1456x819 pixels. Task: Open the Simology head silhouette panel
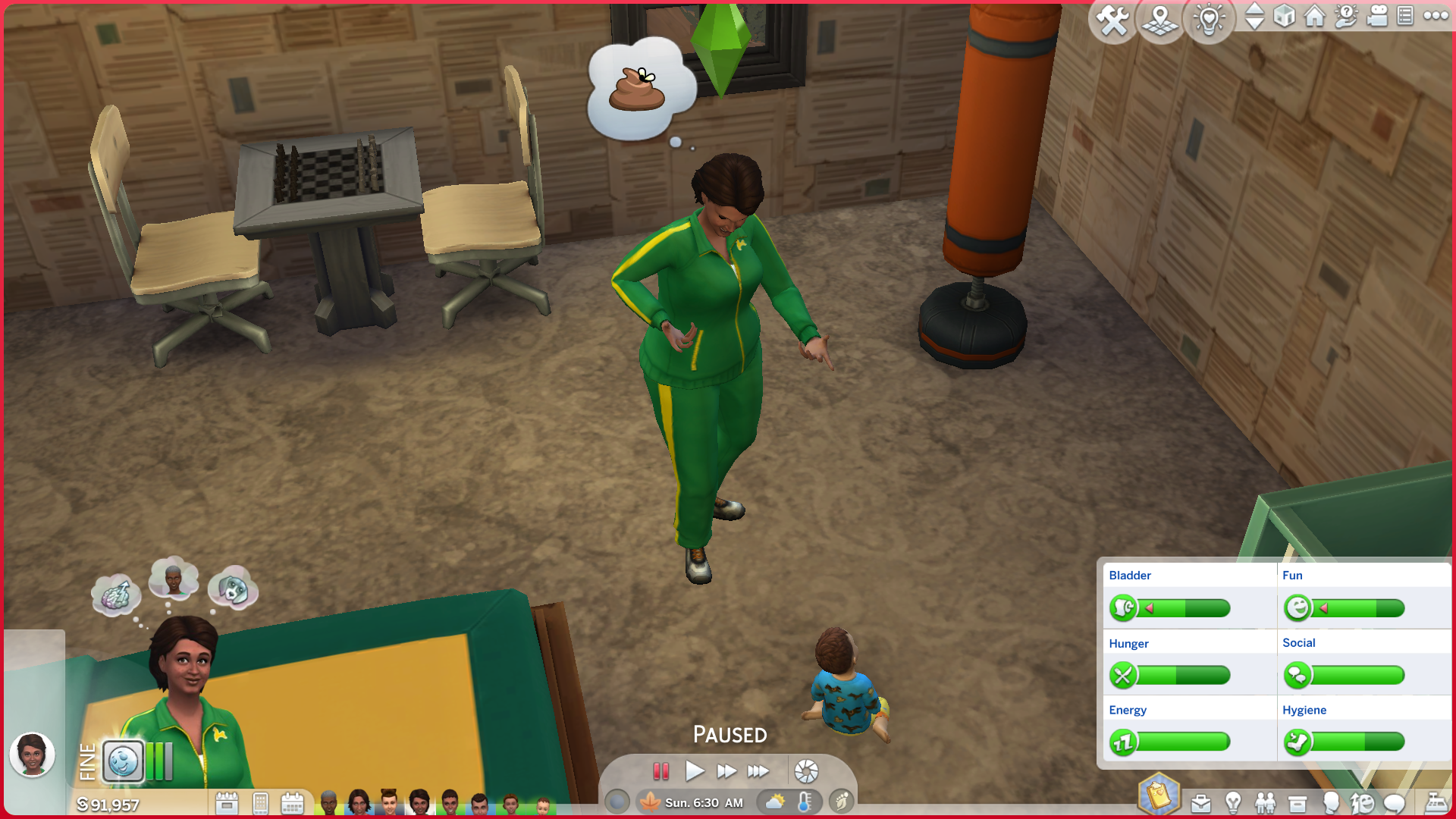pyautogui.click(x=1330, y=802)
